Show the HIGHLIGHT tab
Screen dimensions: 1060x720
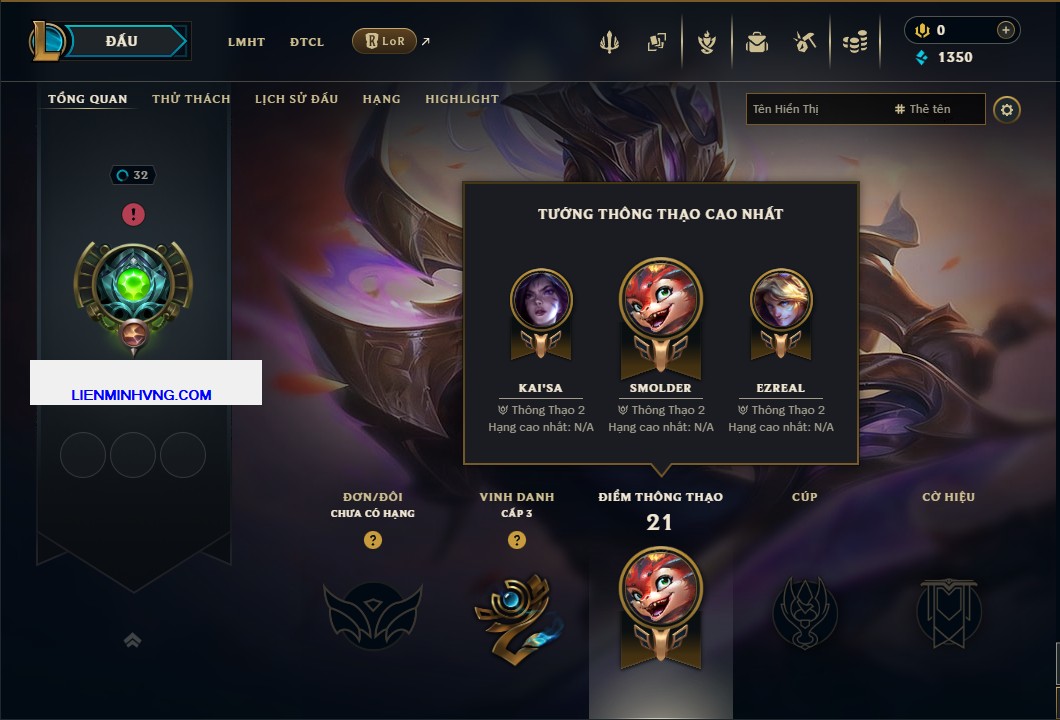(462, 99)
